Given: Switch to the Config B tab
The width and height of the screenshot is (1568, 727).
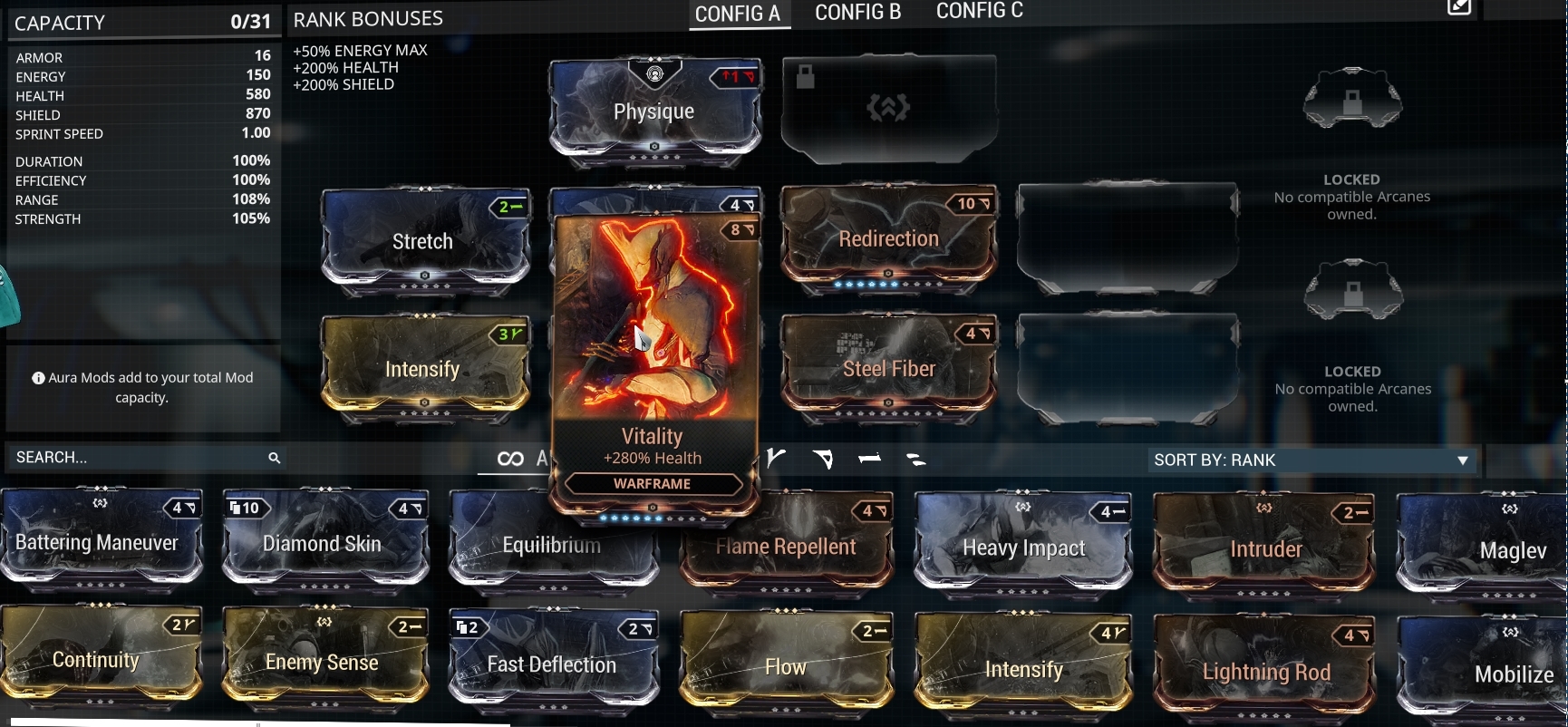Looking at the screenshot, I should pos(856,13).
